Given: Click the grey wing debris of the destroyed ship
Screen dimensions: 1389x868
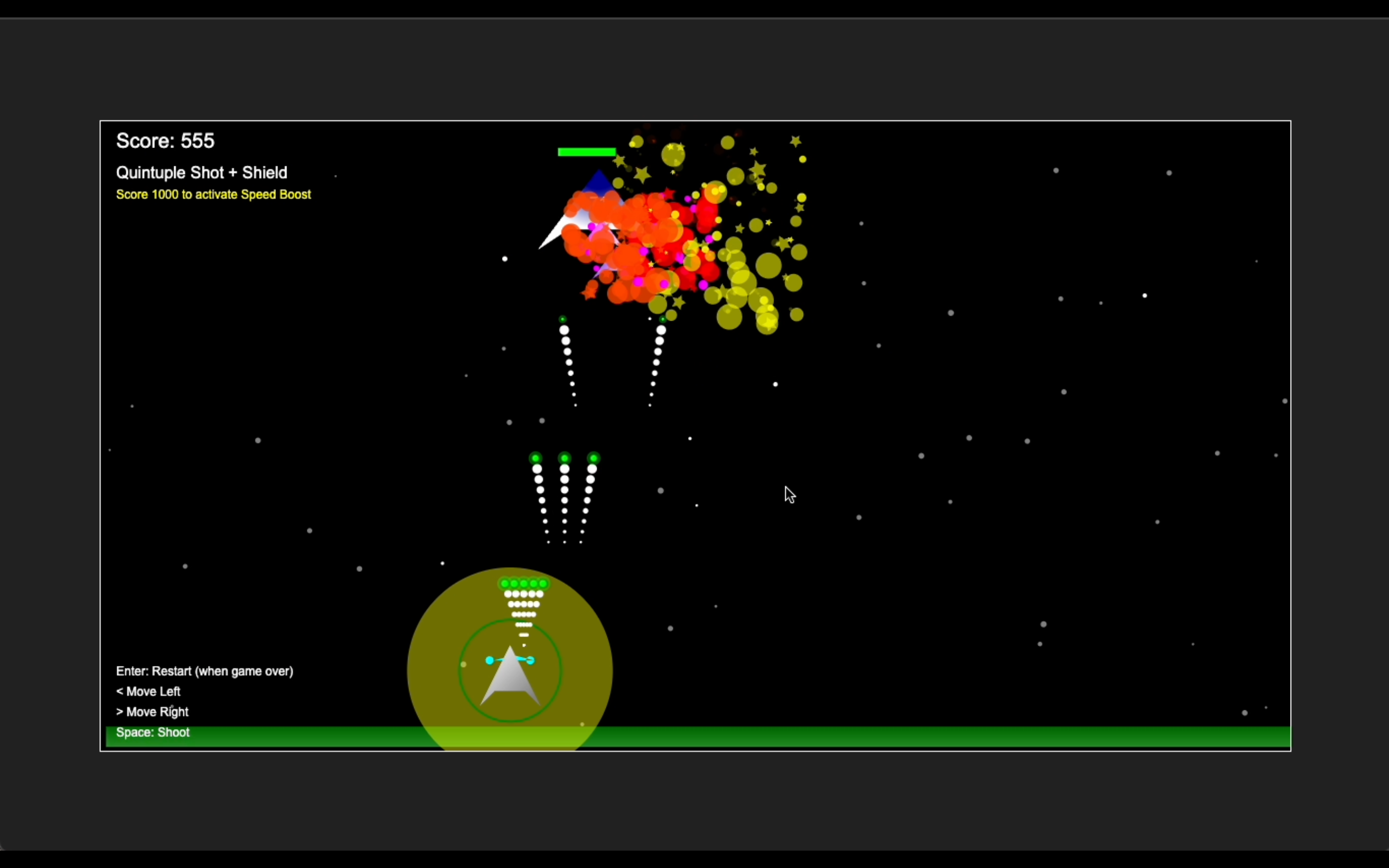Looking at the screenshot, I should 559,230.
